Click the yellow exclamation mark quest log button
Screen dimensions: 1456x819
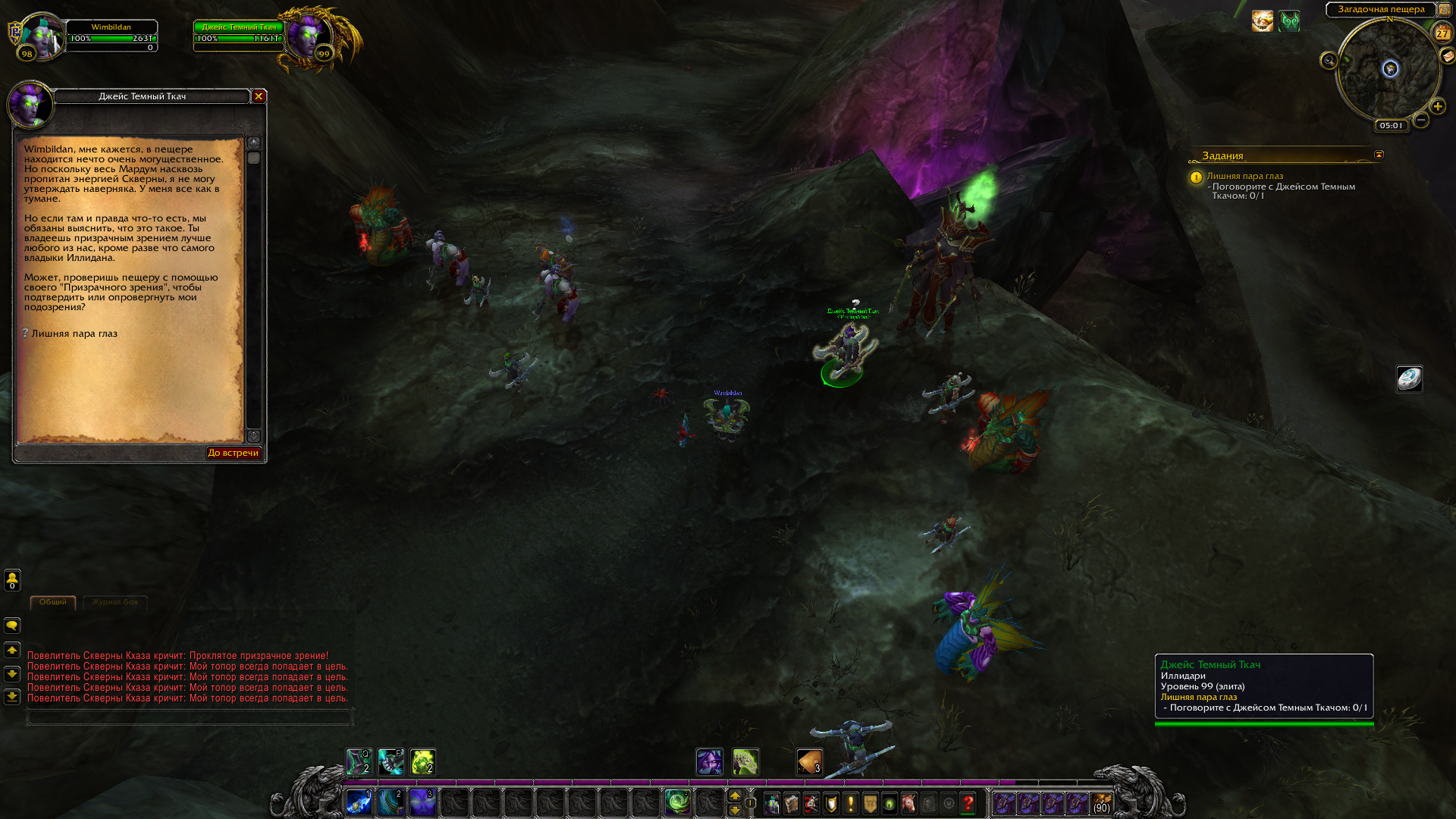click(x=850, y=803)
